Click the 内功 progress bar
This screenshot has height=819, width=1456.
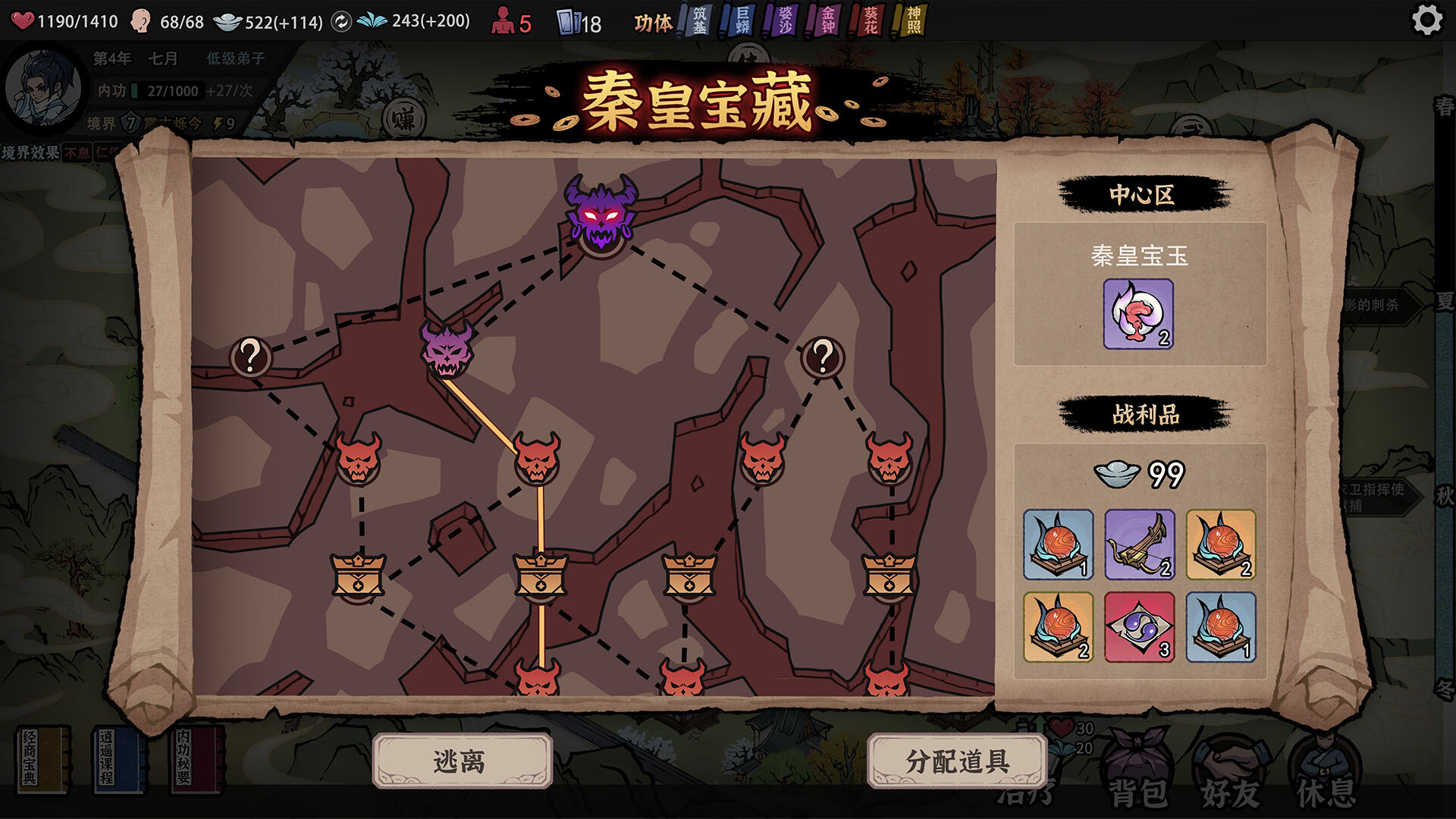tap(165, 92)
